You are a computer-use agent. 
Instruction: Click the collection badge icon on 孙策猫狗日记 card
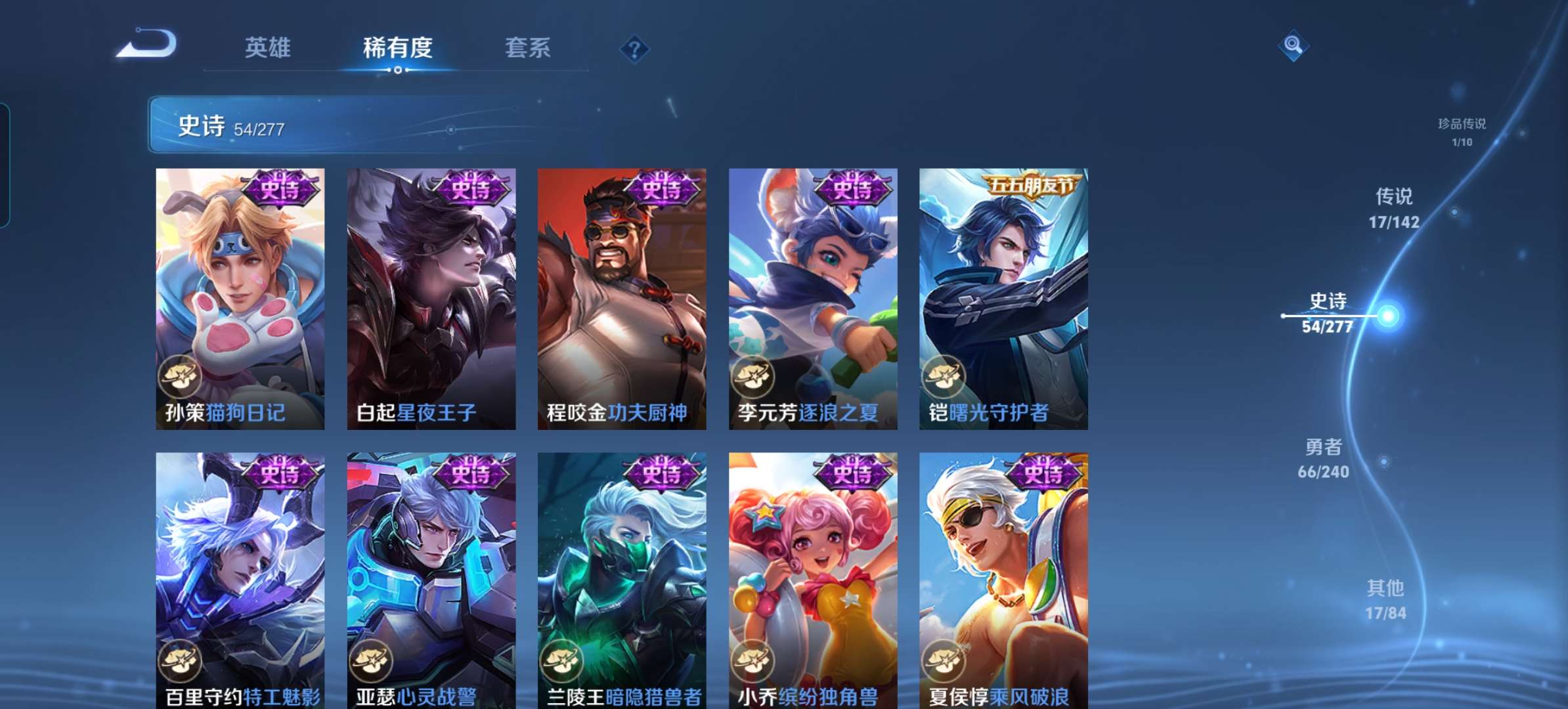[x=181, y=377]
